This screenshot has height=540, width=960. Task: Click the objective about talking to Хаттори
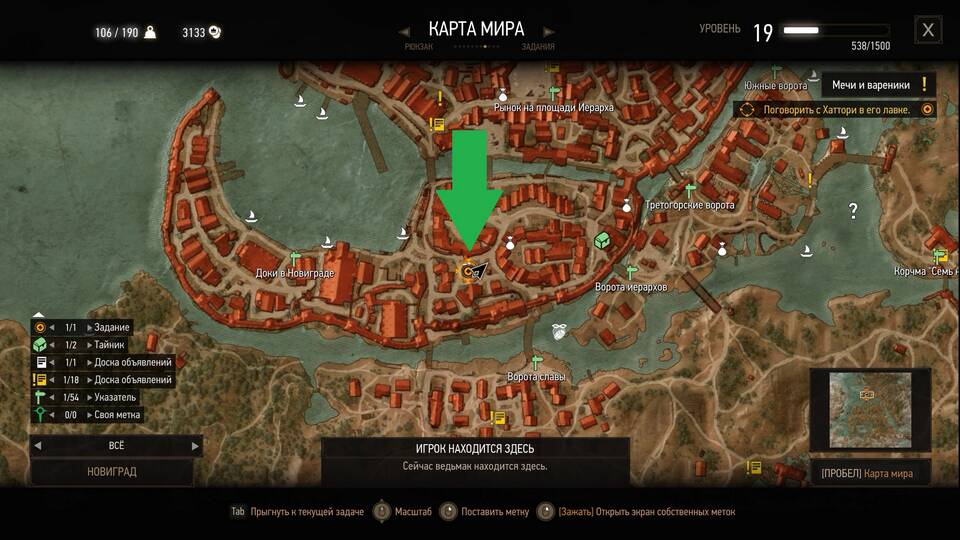[837, 110]
